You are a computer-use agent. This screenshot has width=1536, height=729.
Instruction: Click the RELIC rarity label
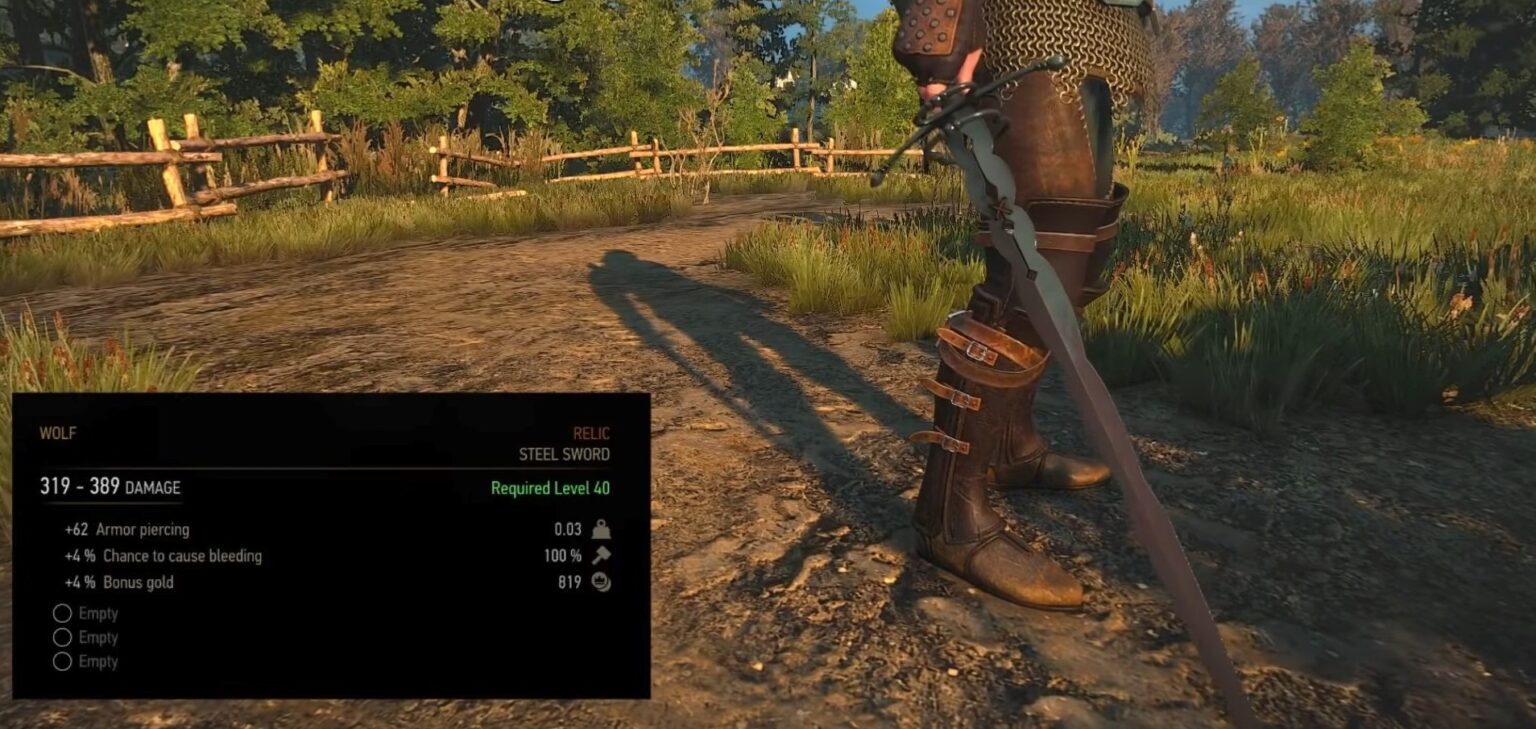pyautogui.click(x=591, y=433)
